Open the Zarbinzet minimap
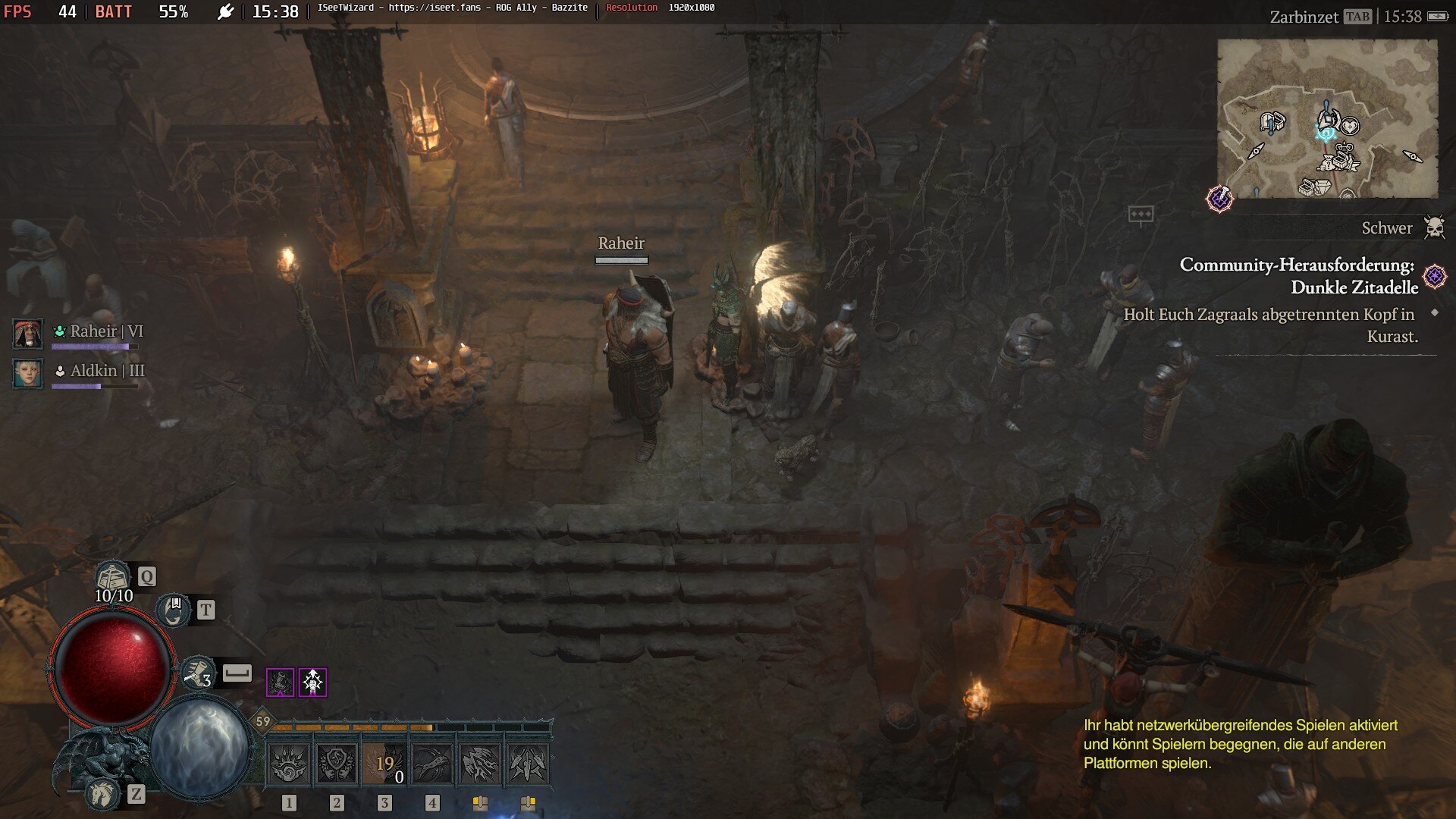Viewport: 1456px width, 819px height. click(1327, 118)
